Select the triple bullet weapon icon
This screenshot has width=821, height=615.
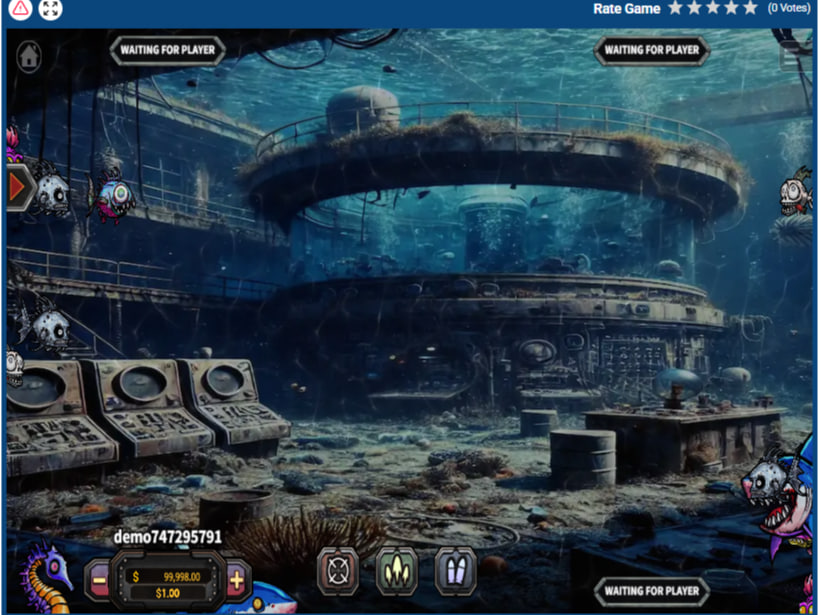click(x=396, y=571)
